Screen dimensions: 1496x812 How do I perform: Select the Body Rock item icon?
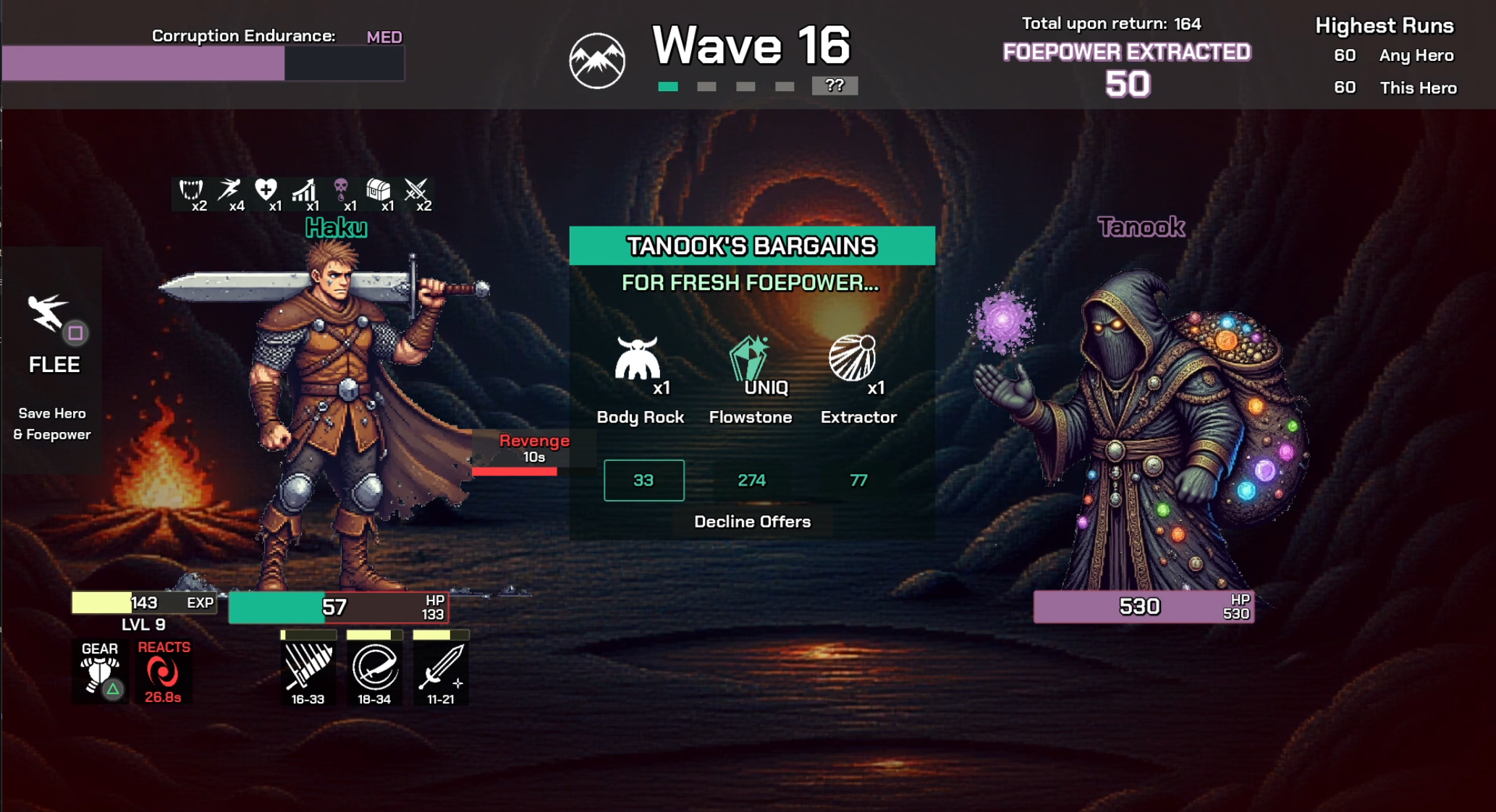(637, 358)
